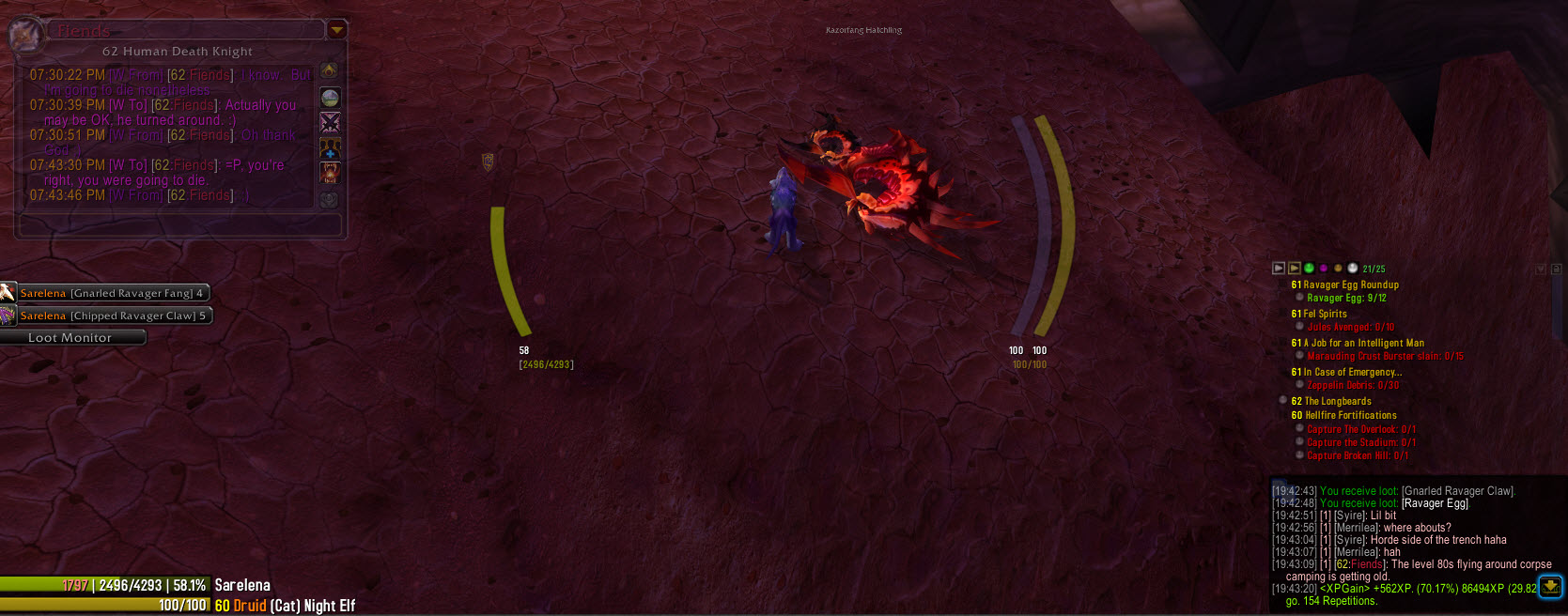Click the crossed-swords icon in whisper window
This screenshot has height=616, width=1568.
pos(330,123)
